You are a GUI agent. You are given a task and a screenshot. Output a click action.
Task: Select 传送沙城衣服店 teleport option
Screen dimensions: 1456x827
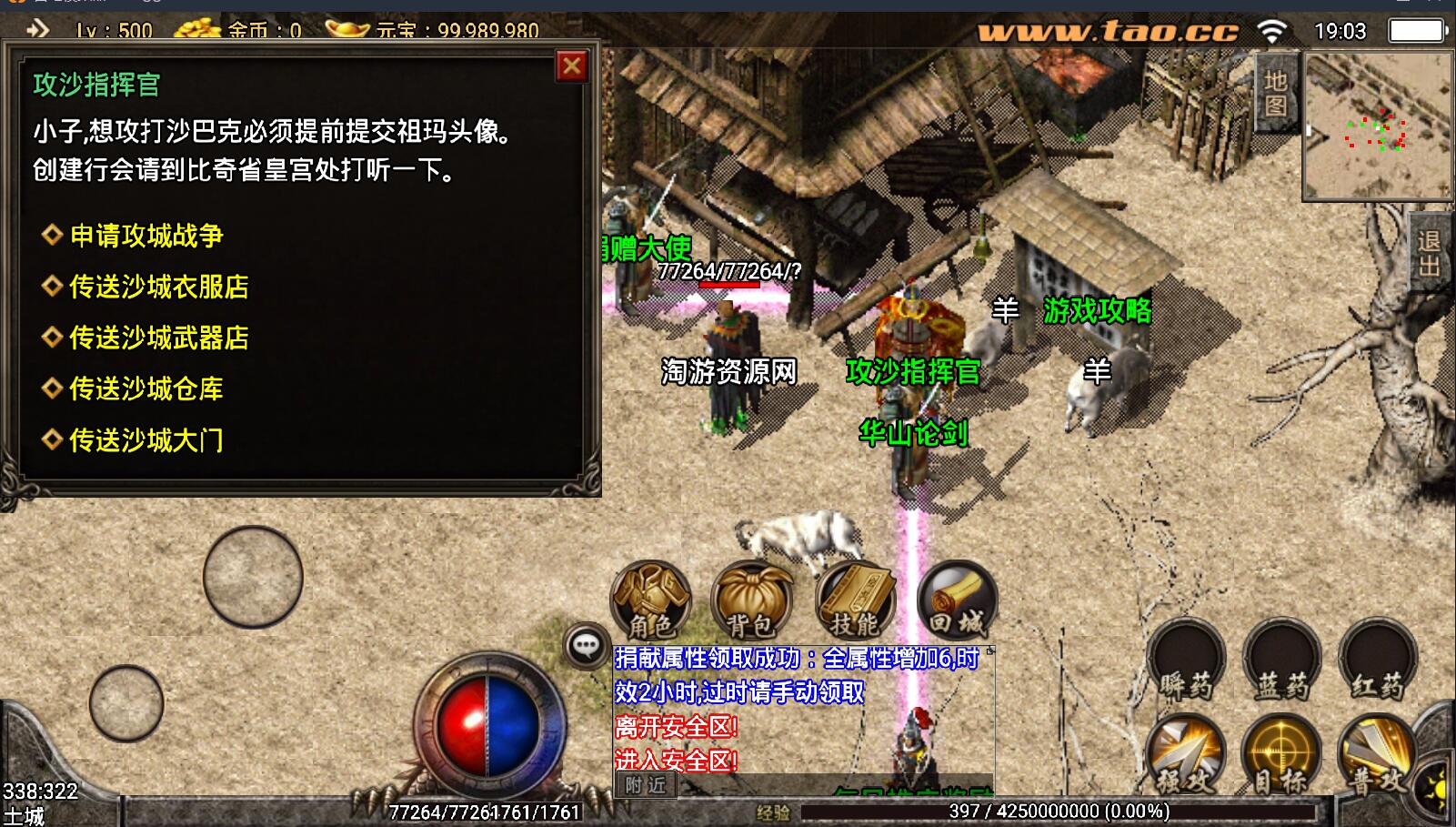pos(159,287)
